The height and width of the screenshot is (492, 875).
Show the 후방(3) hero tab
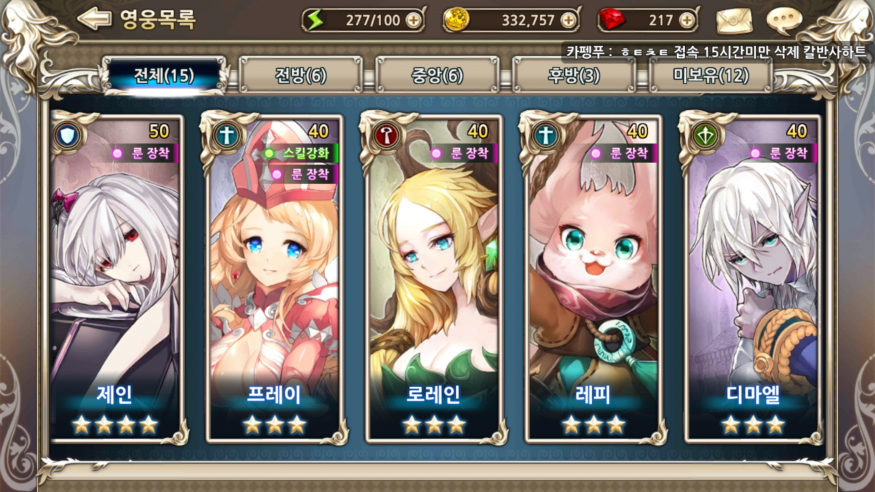(573, 75)
